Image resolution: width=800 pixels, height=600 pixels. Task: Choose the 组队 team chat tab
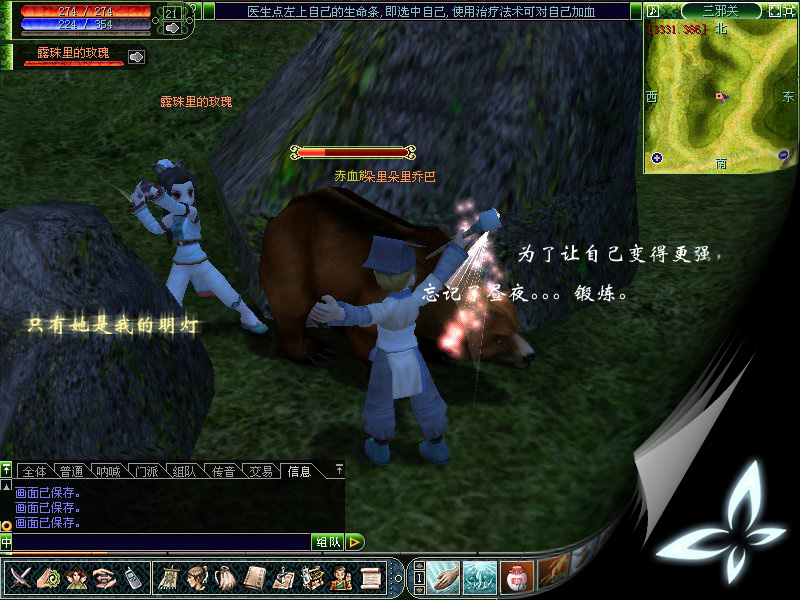click(184, 471)
